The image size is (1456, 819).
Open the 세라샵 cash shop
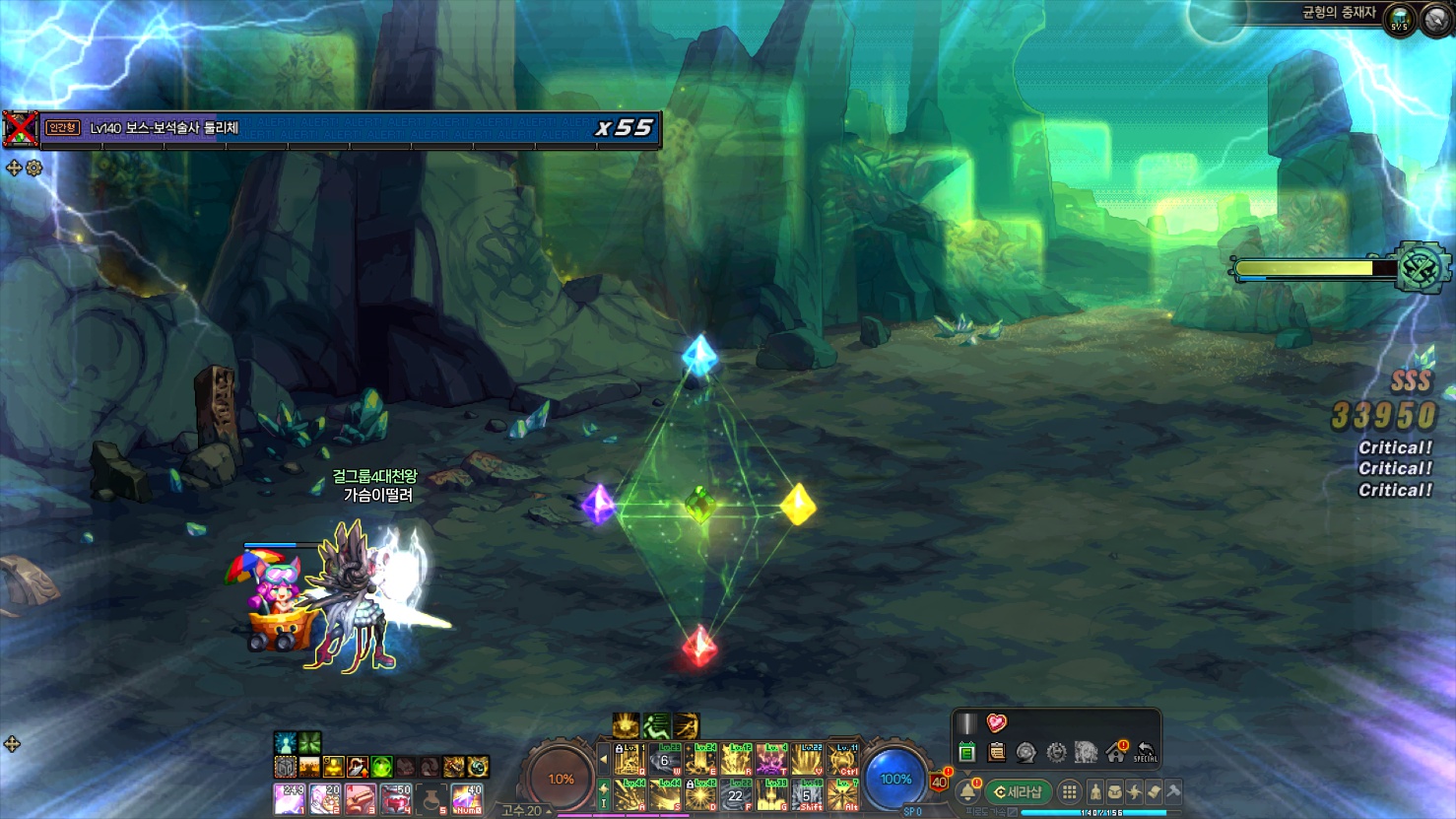(x=1019, y=791)
